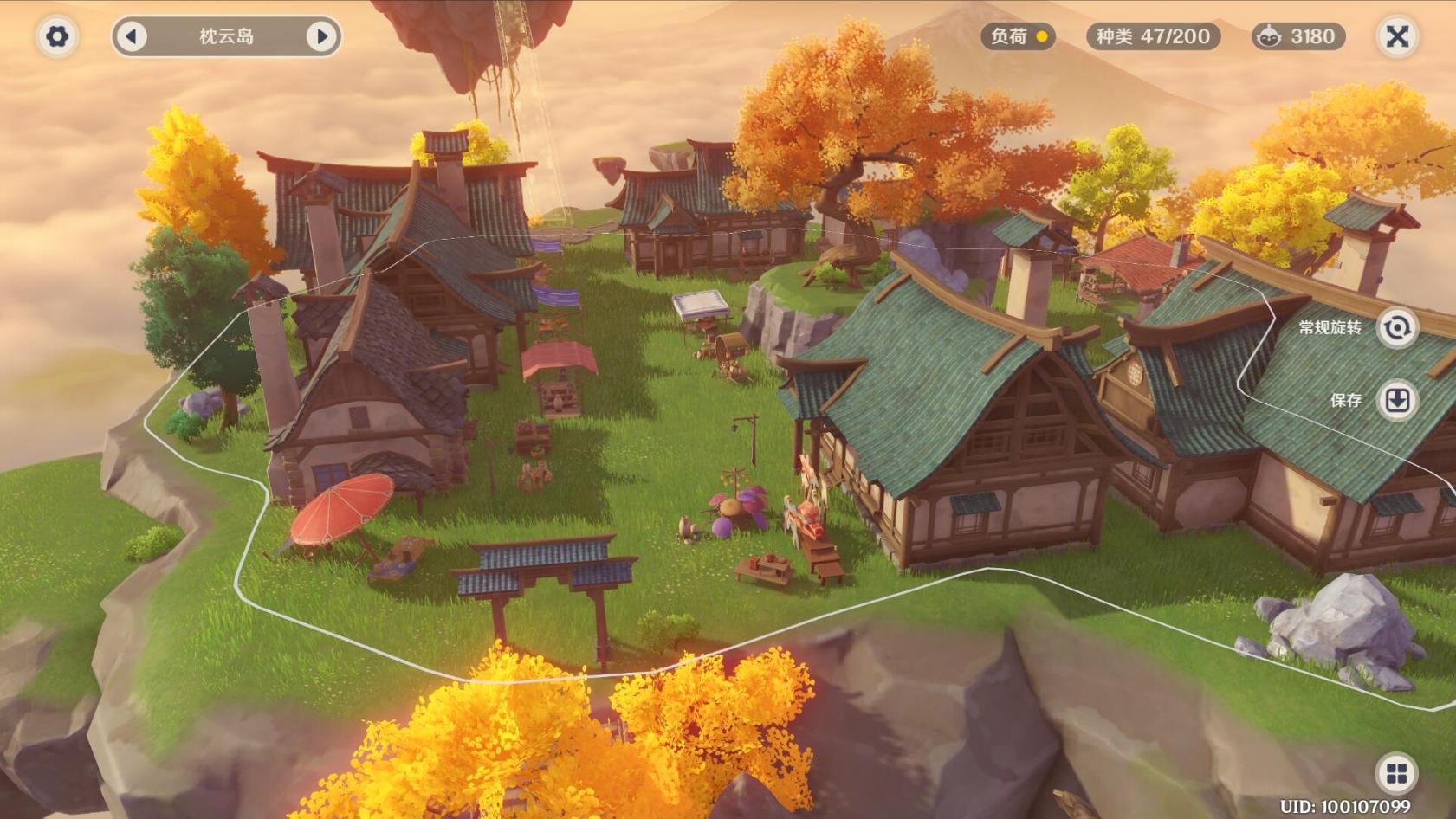Screen dimensions: 1456x819
Task: Check the 负荷 load indicator
Action: (x=1019, y=36)
